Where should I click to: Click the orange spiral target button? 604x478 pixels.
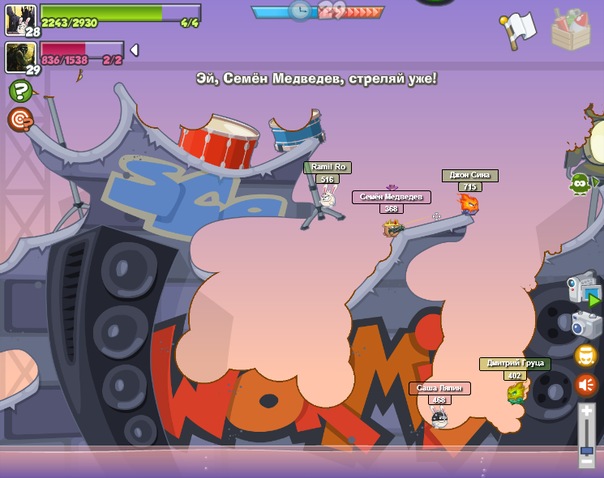(x=19, y=120)
